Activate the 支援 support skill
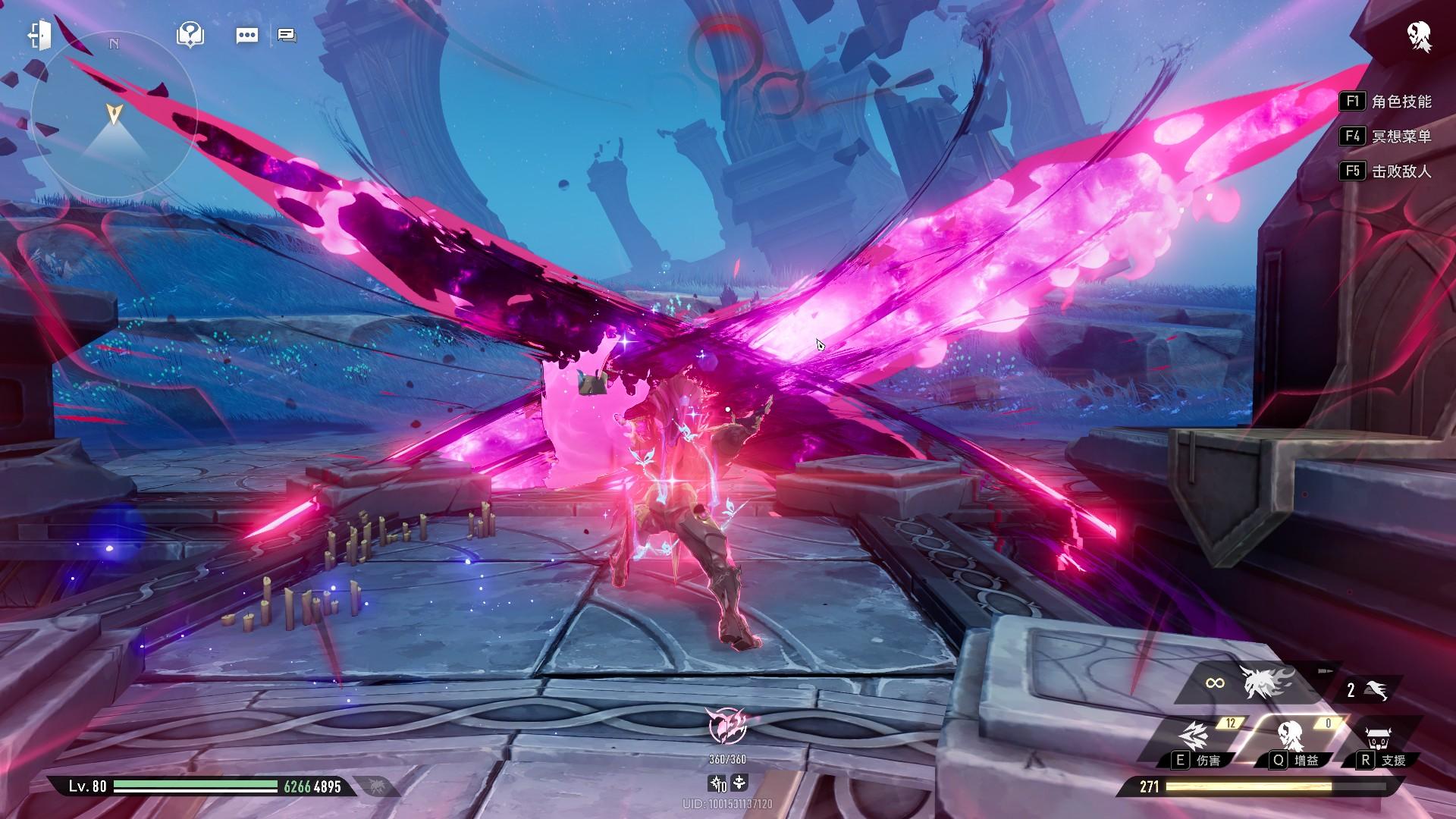This screenshot has width=1456, height=819. (1382, 739)
